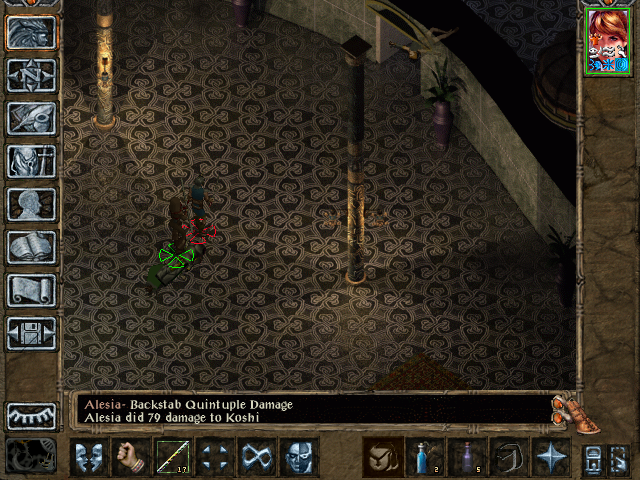Show the character record bust icon

pos(32,204)
